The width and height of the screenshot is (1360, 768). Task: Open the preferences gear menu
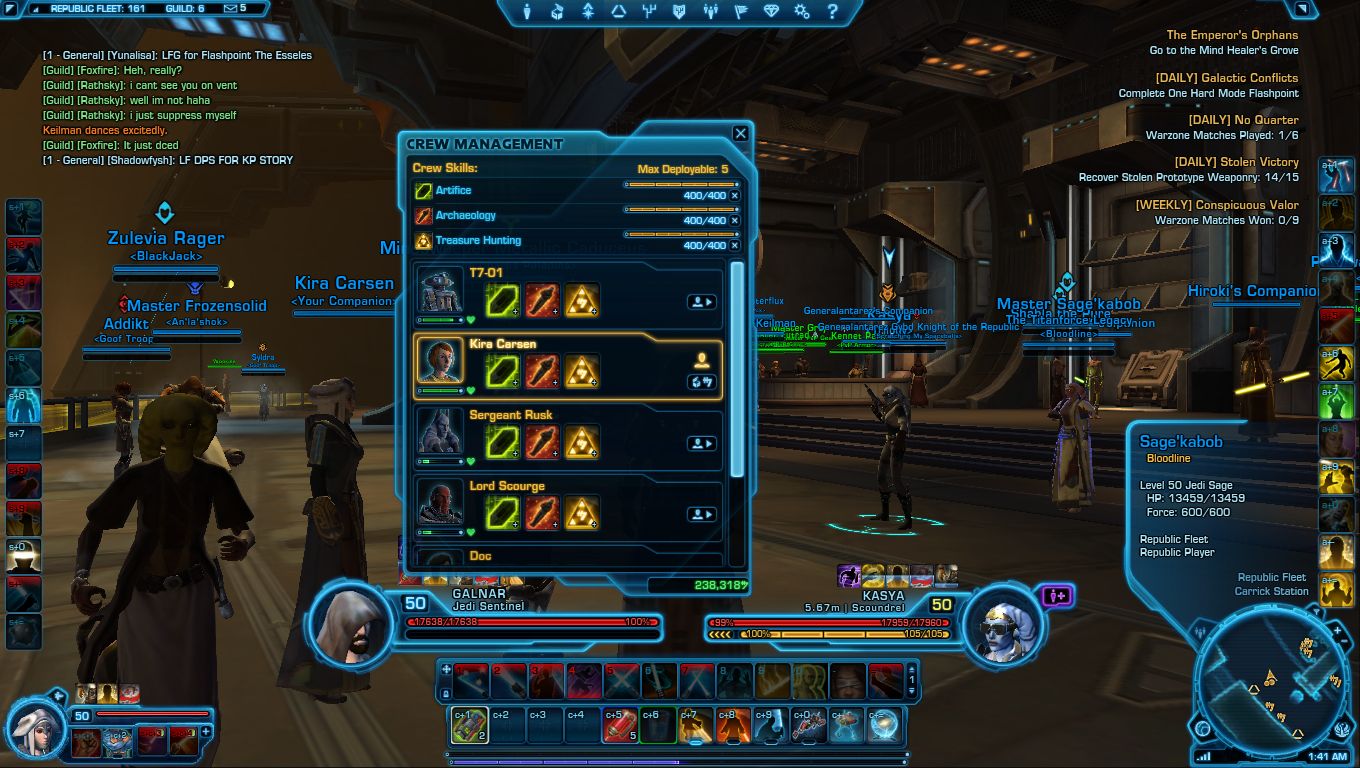(x=801, y=12)
